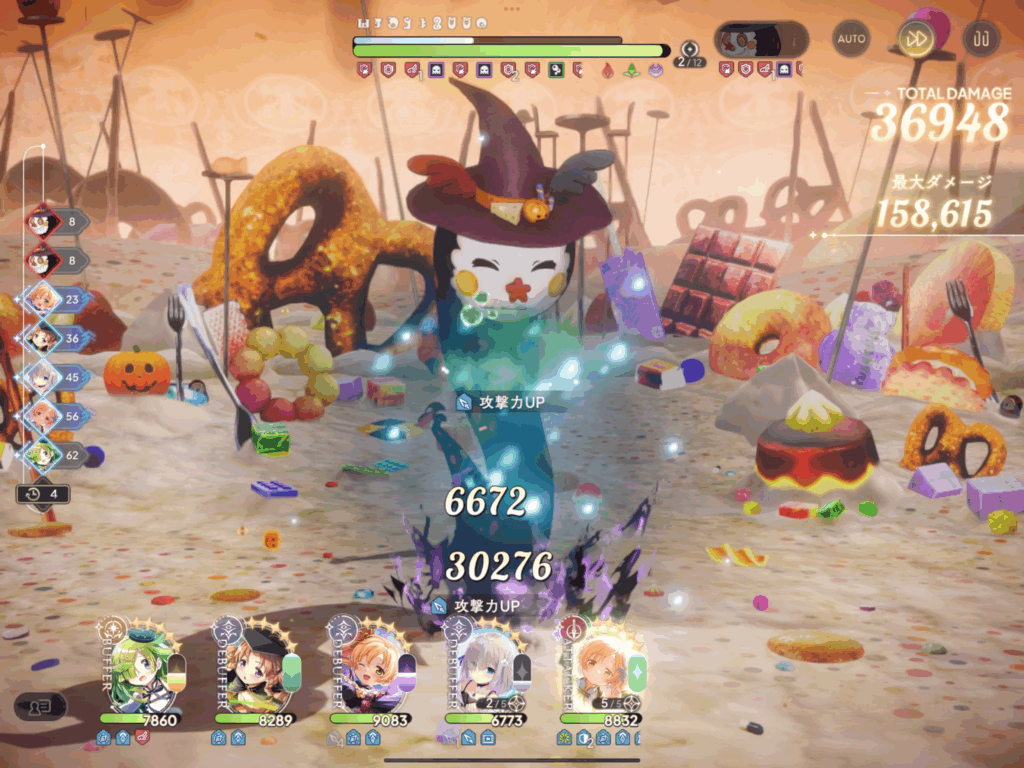Activate the fast-forward speed button

[915, 39]
